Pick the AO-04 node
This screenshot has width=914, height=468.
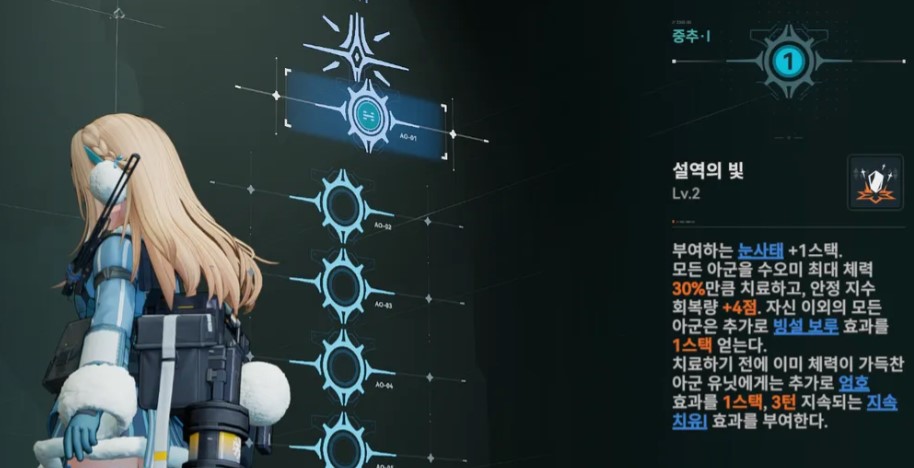coord(343,364)
